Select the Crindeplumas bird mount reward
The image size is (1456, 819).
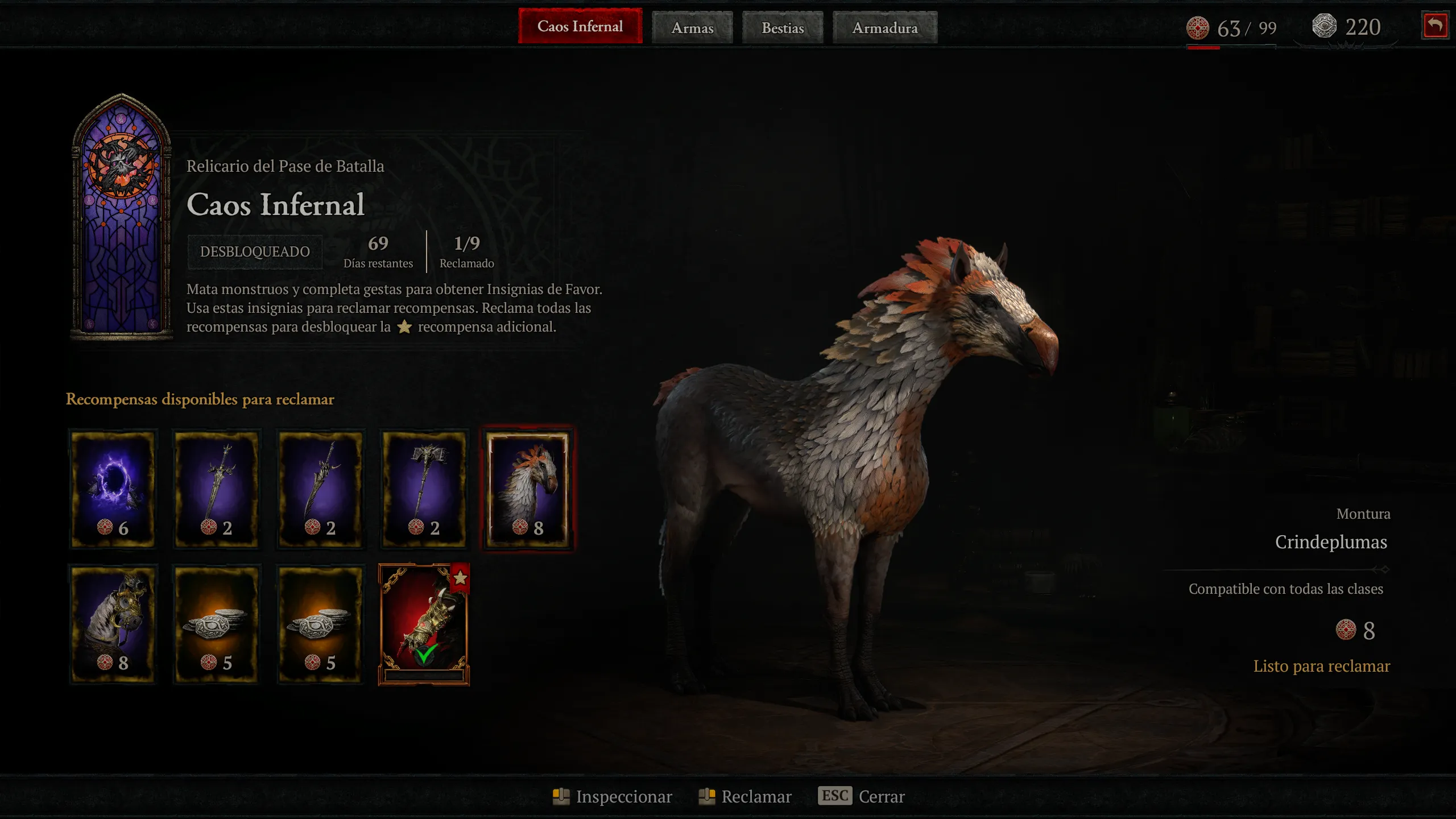528,489
